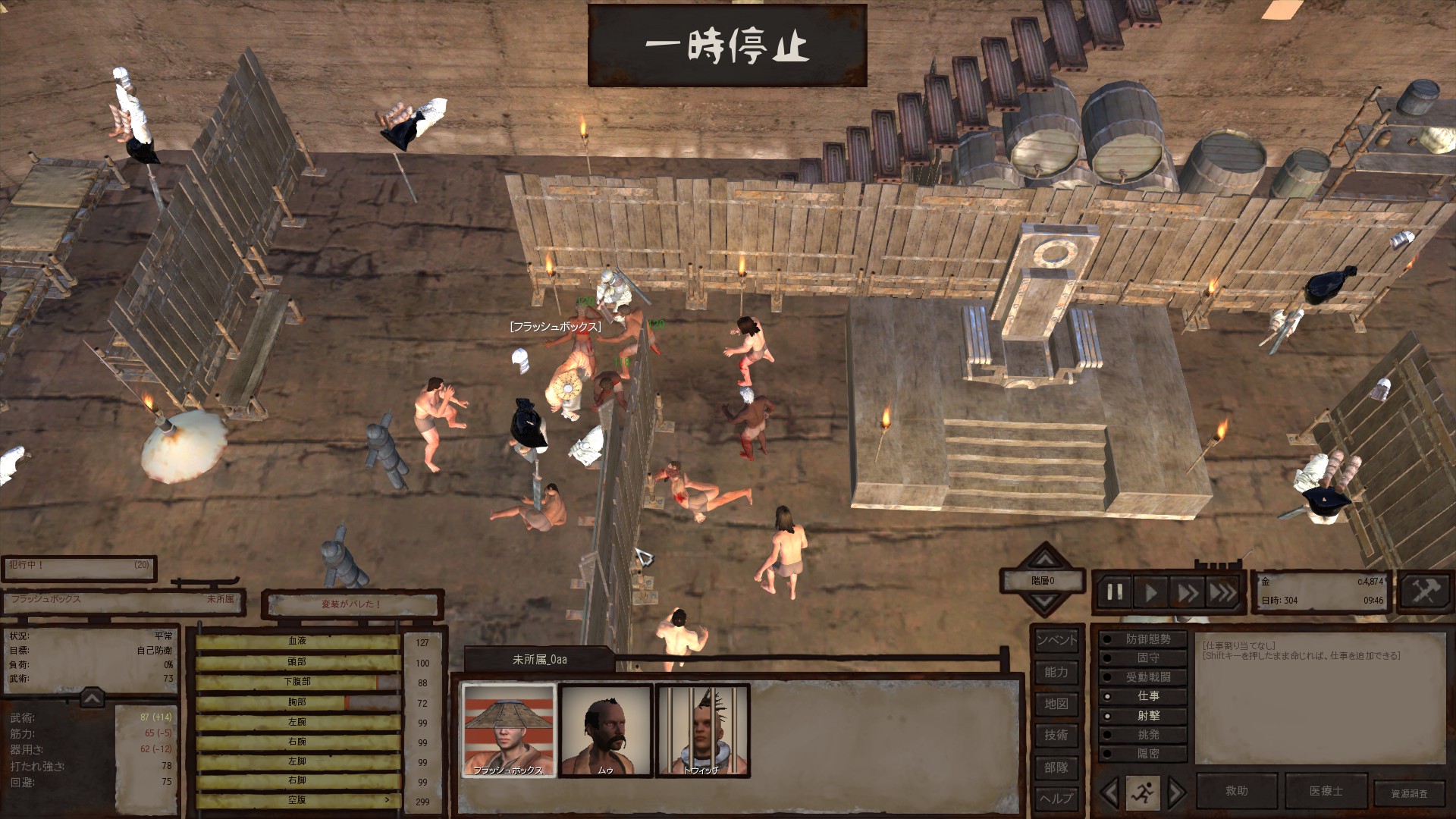Open the 能力 stats menu
1456x819 pixels.
point(1056,672)
